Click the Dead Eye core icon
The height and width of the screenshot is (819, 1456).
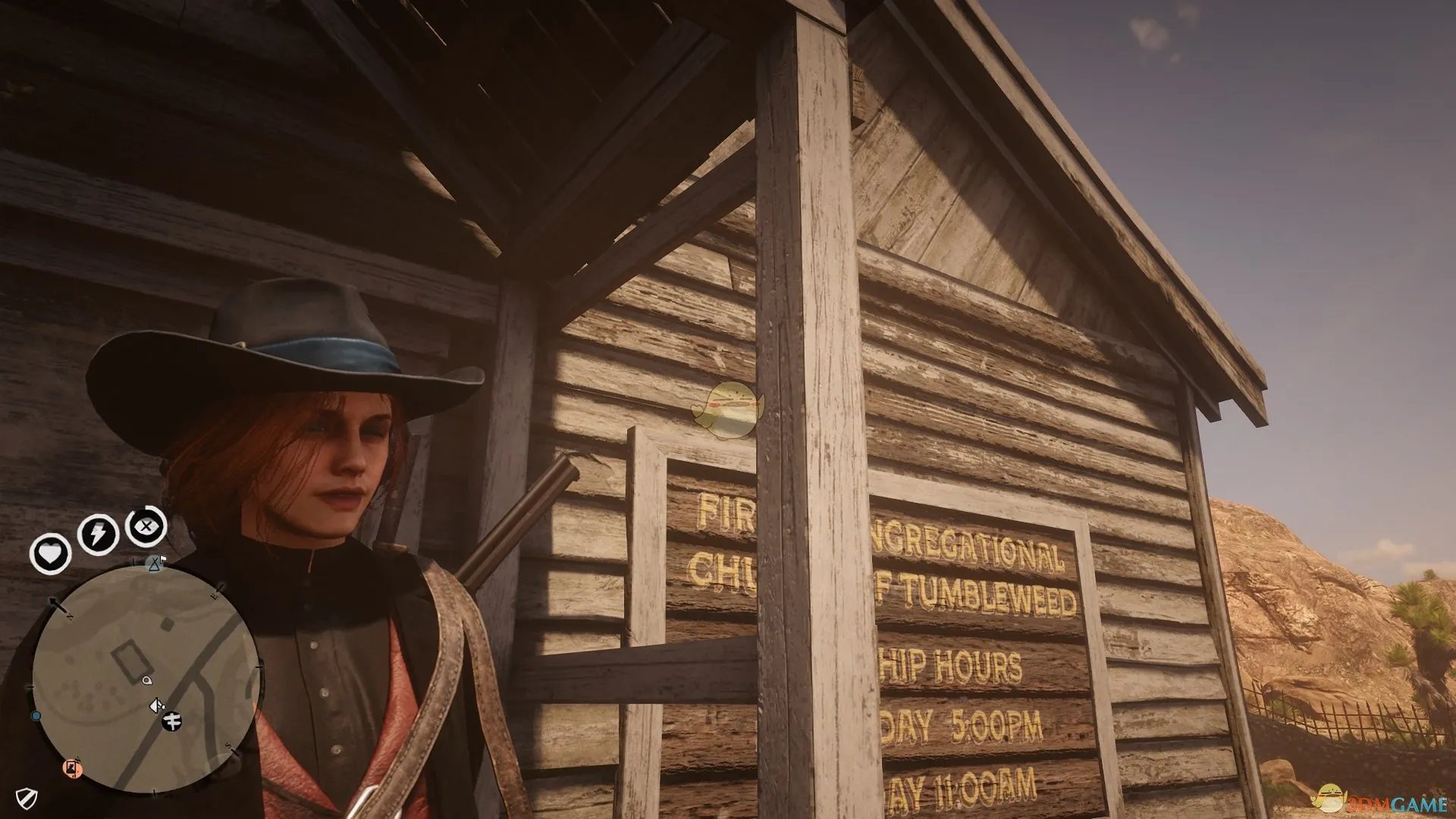[146, 526]
